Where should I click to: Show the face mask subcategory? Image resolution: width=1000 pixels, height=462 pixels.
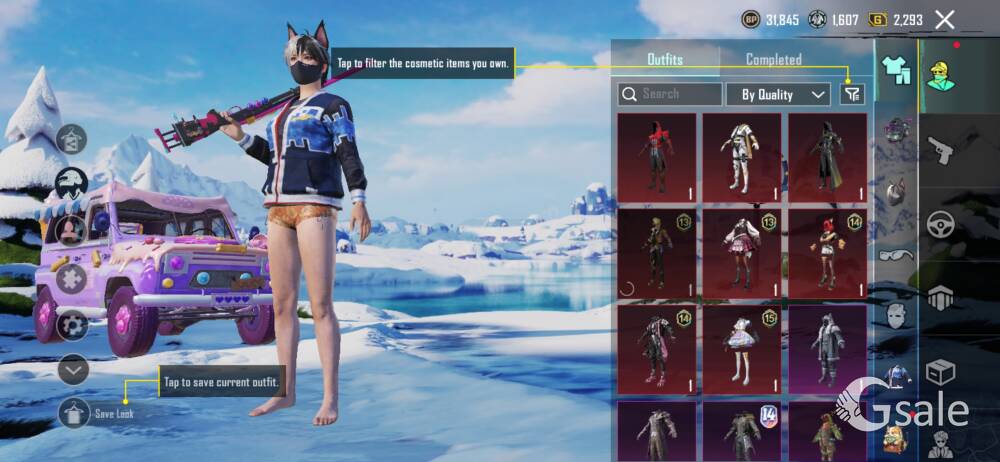point(895,315)
